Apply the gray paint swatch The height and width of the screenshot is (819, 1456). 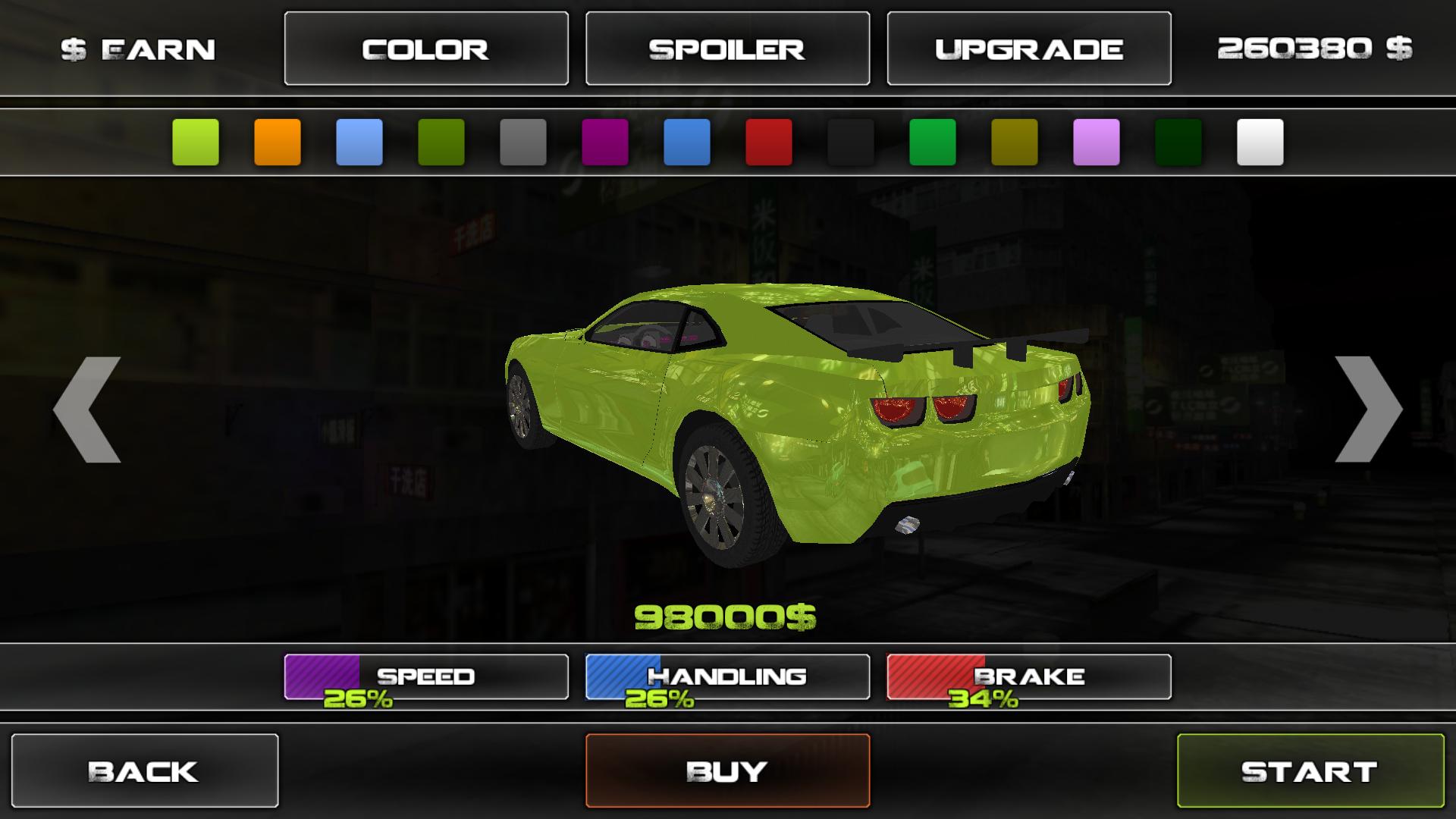tap(523, 142)
